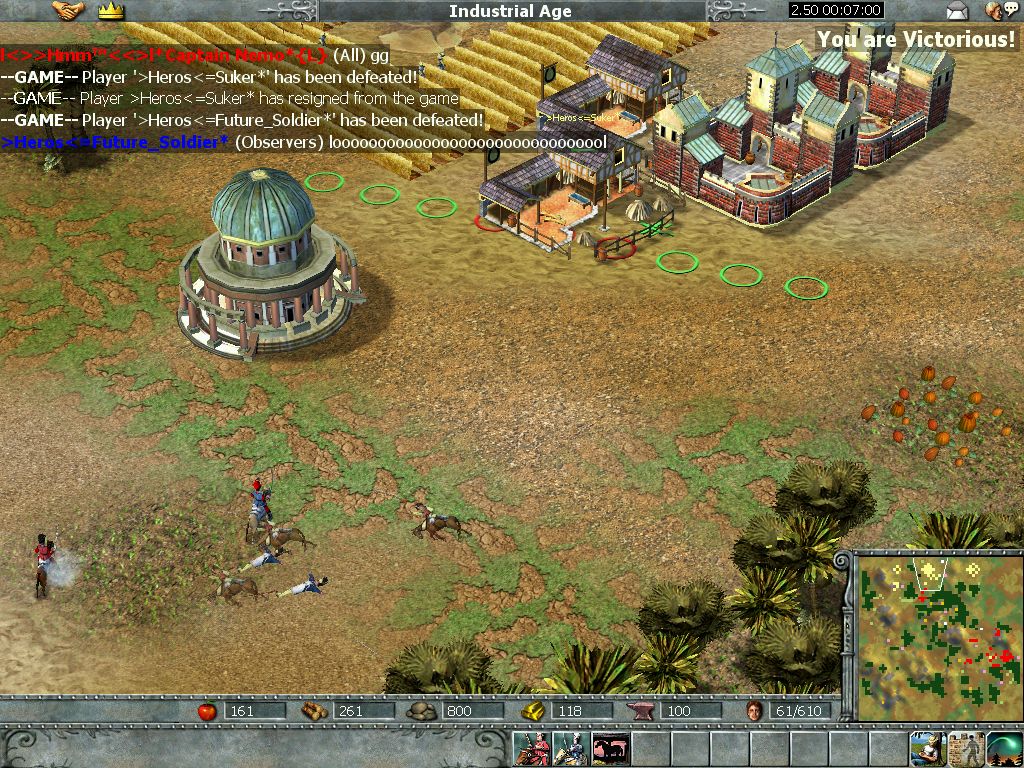Screen dimensions: 1024x768
Task: Click the minimap
Action: 935,635
